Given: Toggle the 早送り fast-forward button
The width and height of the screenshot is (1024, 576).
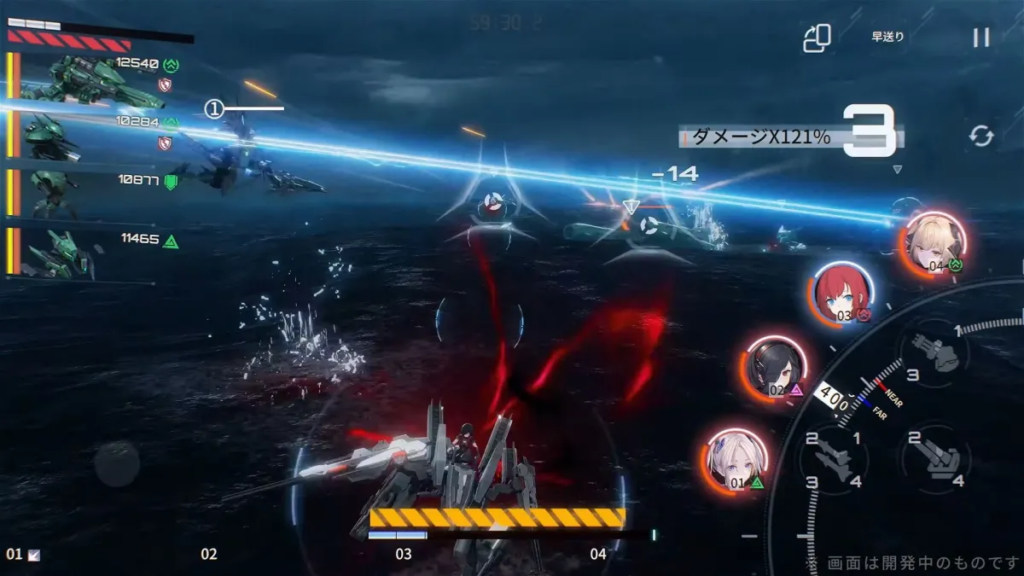Looking at the screenshot, I should pos(887,37).
